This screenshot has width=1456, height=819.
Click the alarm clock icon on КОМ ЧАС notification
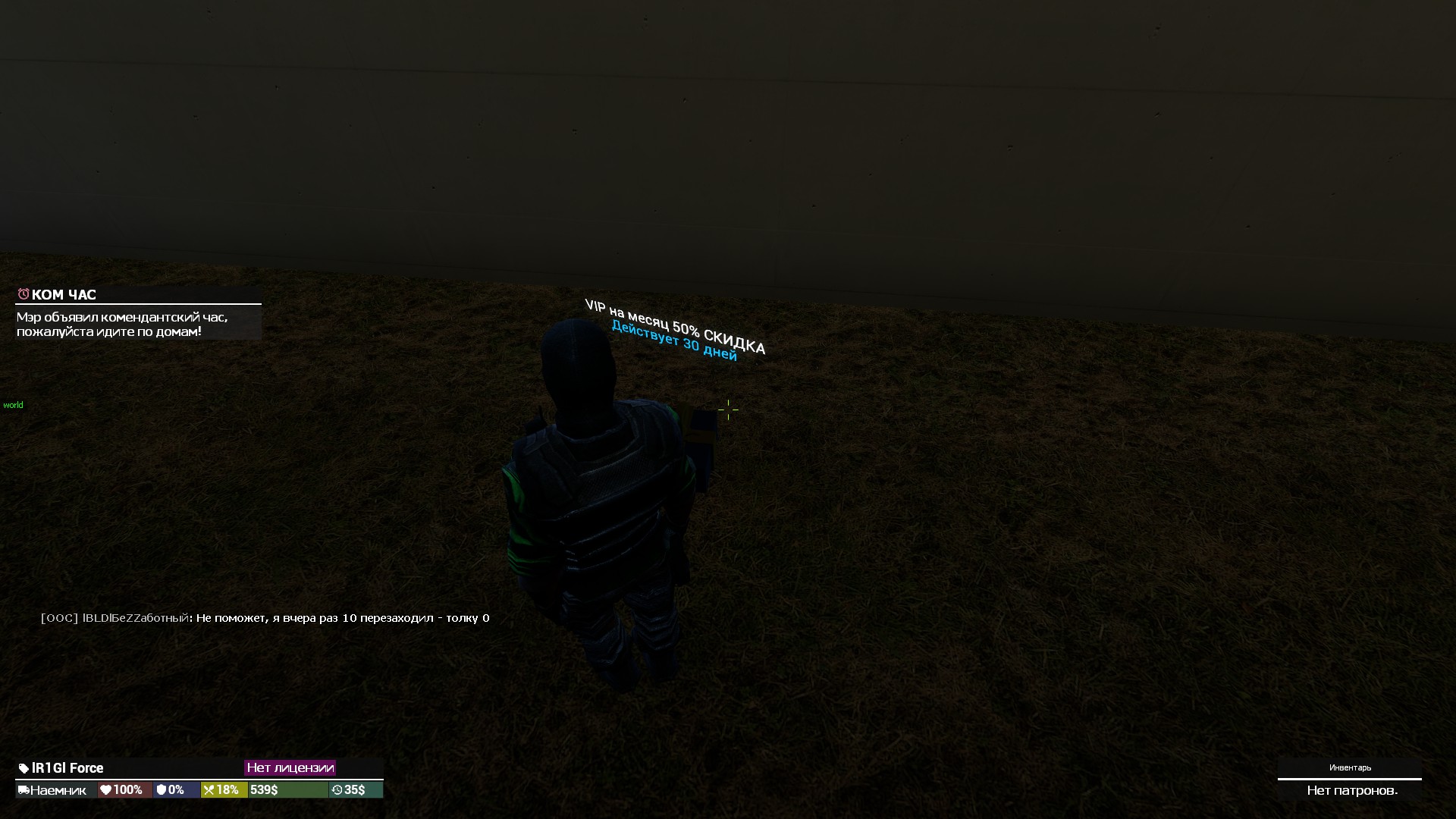pos(24,295)
